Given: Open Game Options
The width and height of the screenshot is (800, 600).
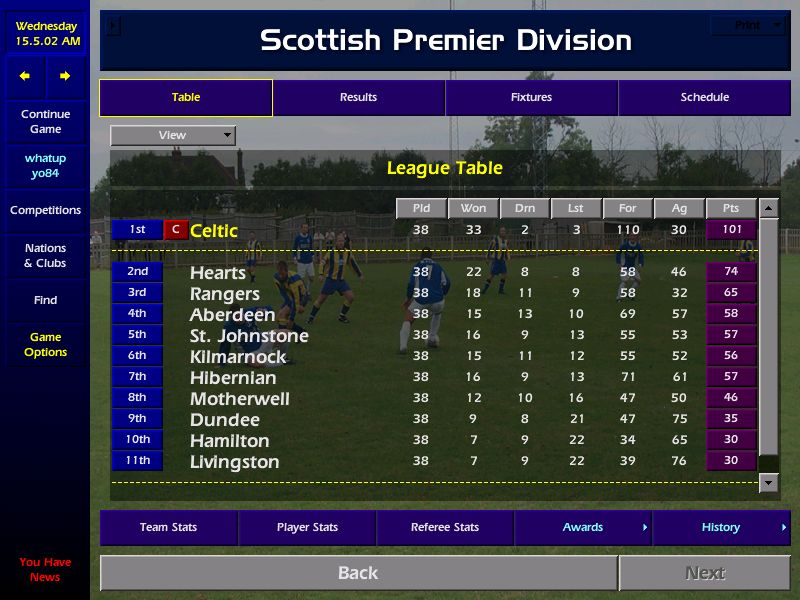Looking at the screenshot, I should click(x=45, y=344).
